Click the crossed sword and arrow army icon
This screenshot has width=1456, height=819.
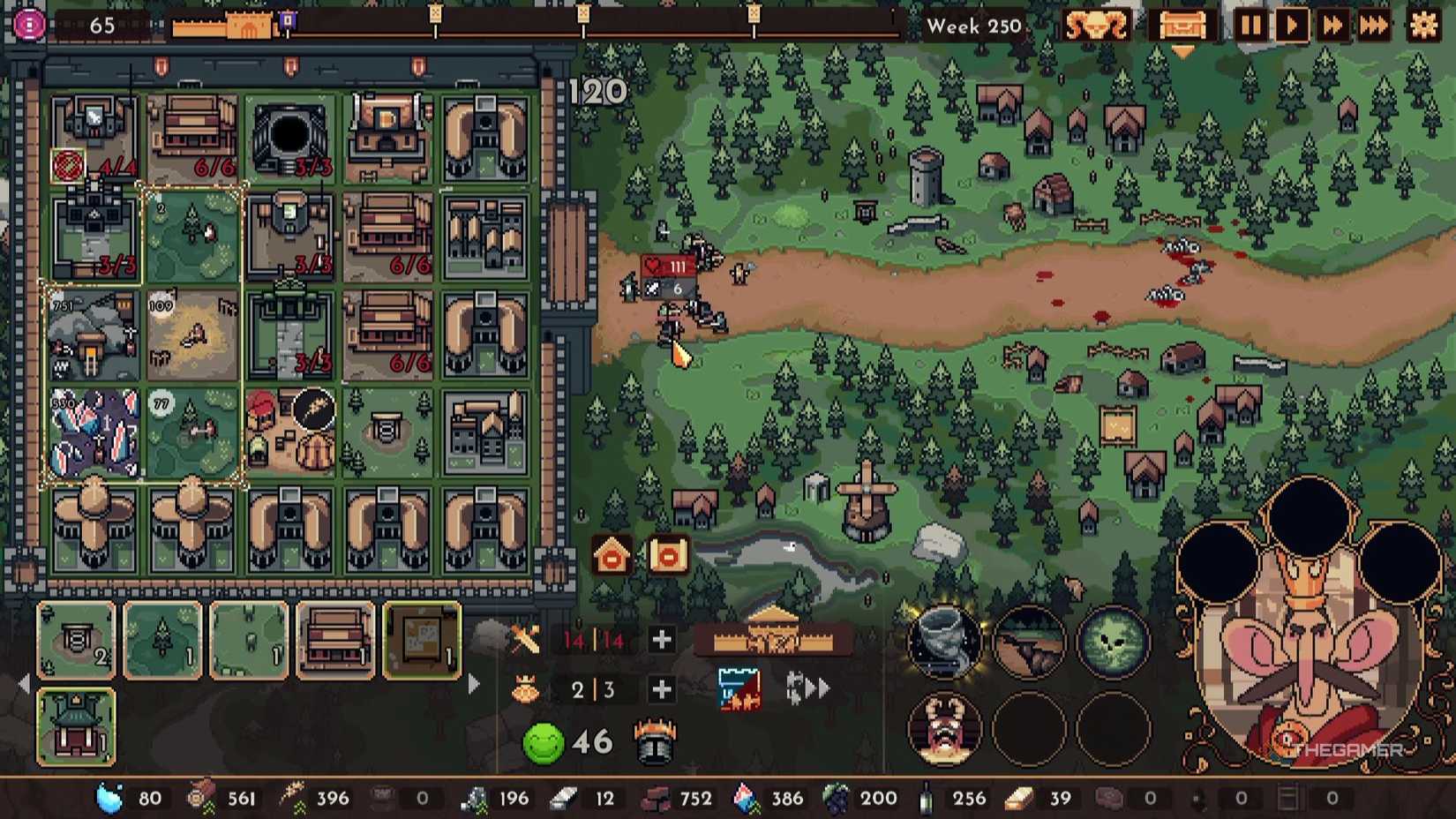click(523, 640)
